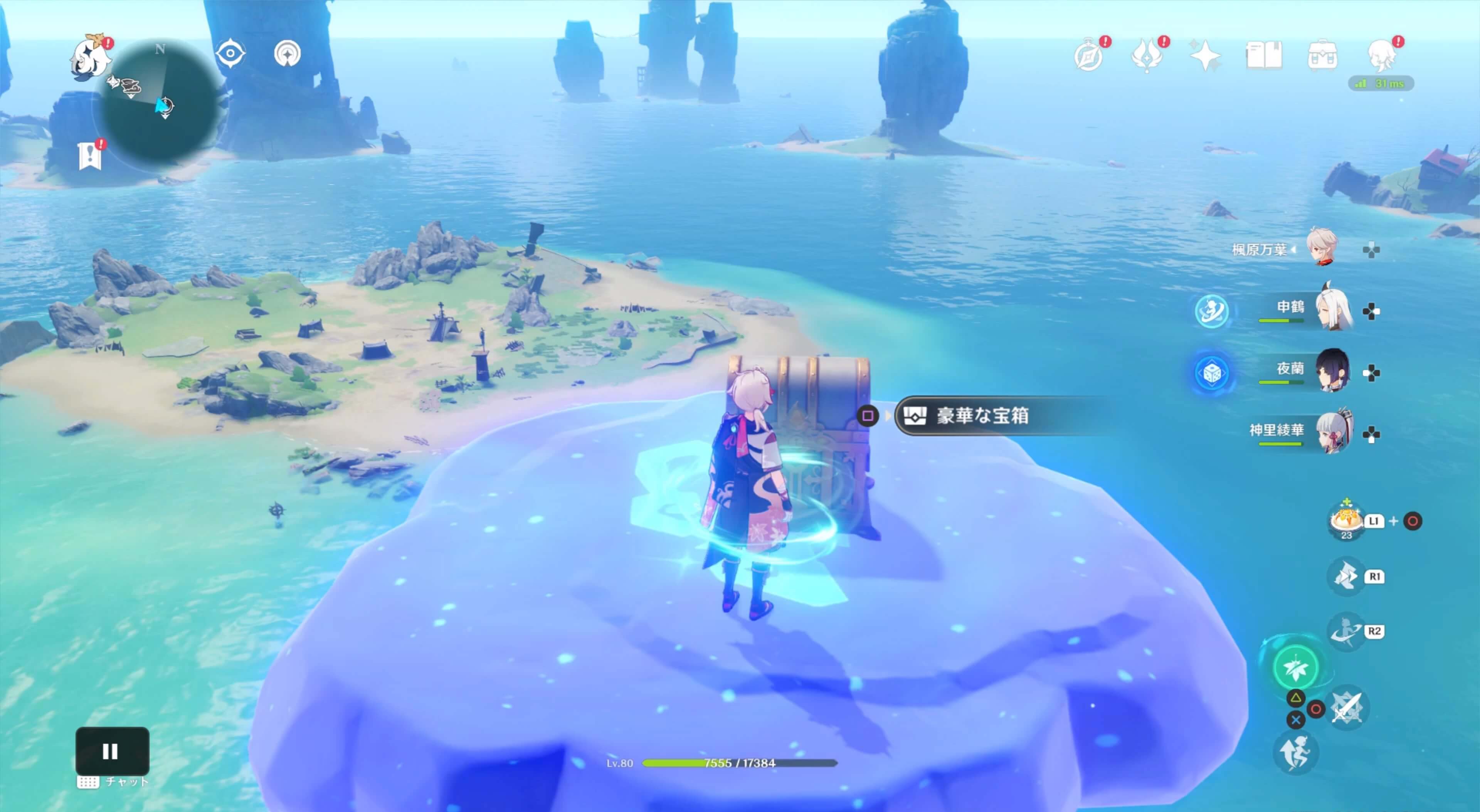Open the character profile icon
This screenshot has height=812, width=1480.
pos(1382,56)
